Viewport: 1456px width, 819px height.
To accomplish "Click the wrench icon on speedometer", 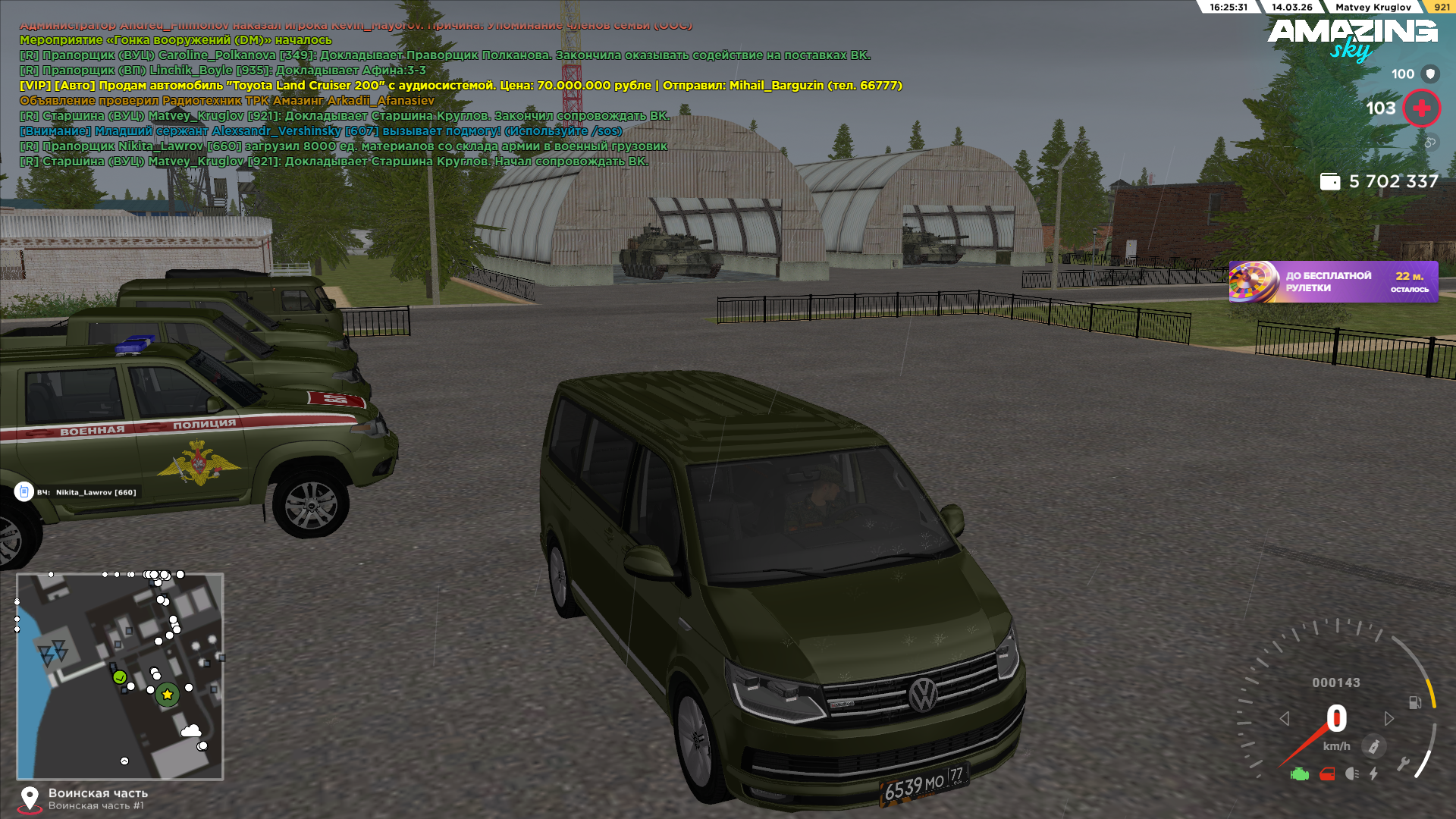I will point(1404,764).
